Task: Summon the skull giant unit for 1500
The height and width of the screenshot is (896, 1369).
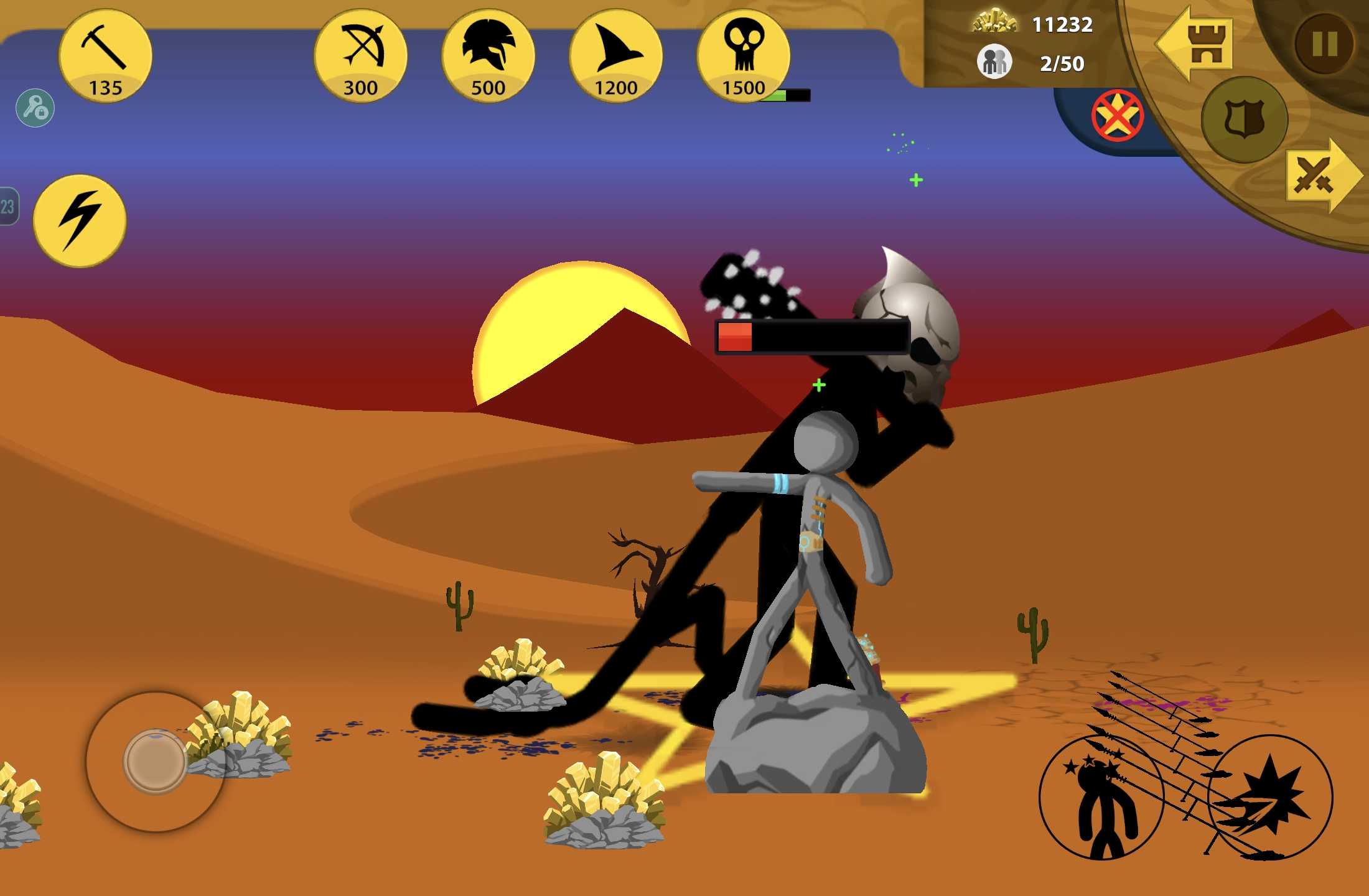Action: pyautogui.click(x=744, y=56)
